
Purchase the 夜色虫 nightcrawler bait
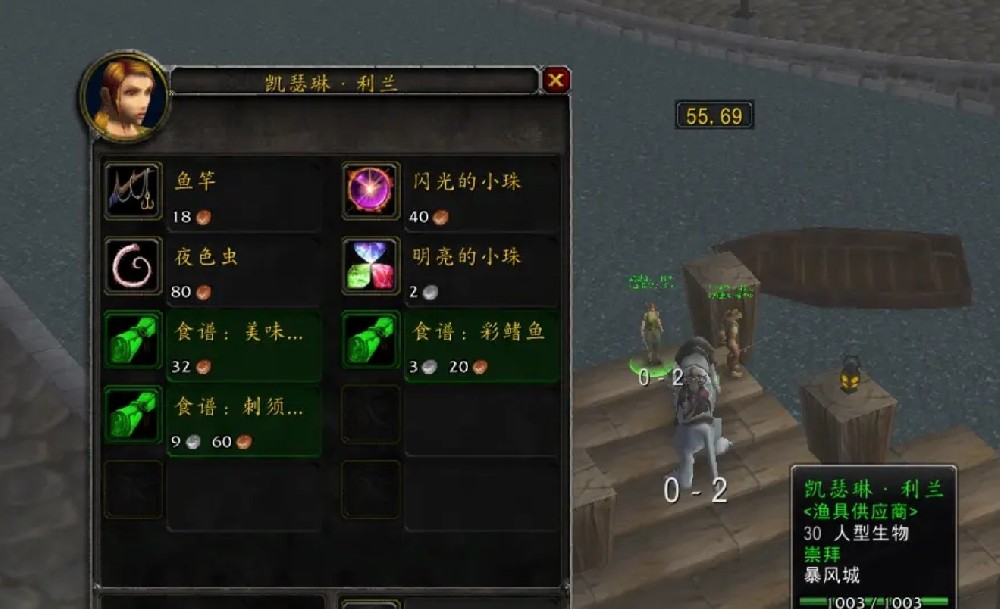[x=134, y=265]
